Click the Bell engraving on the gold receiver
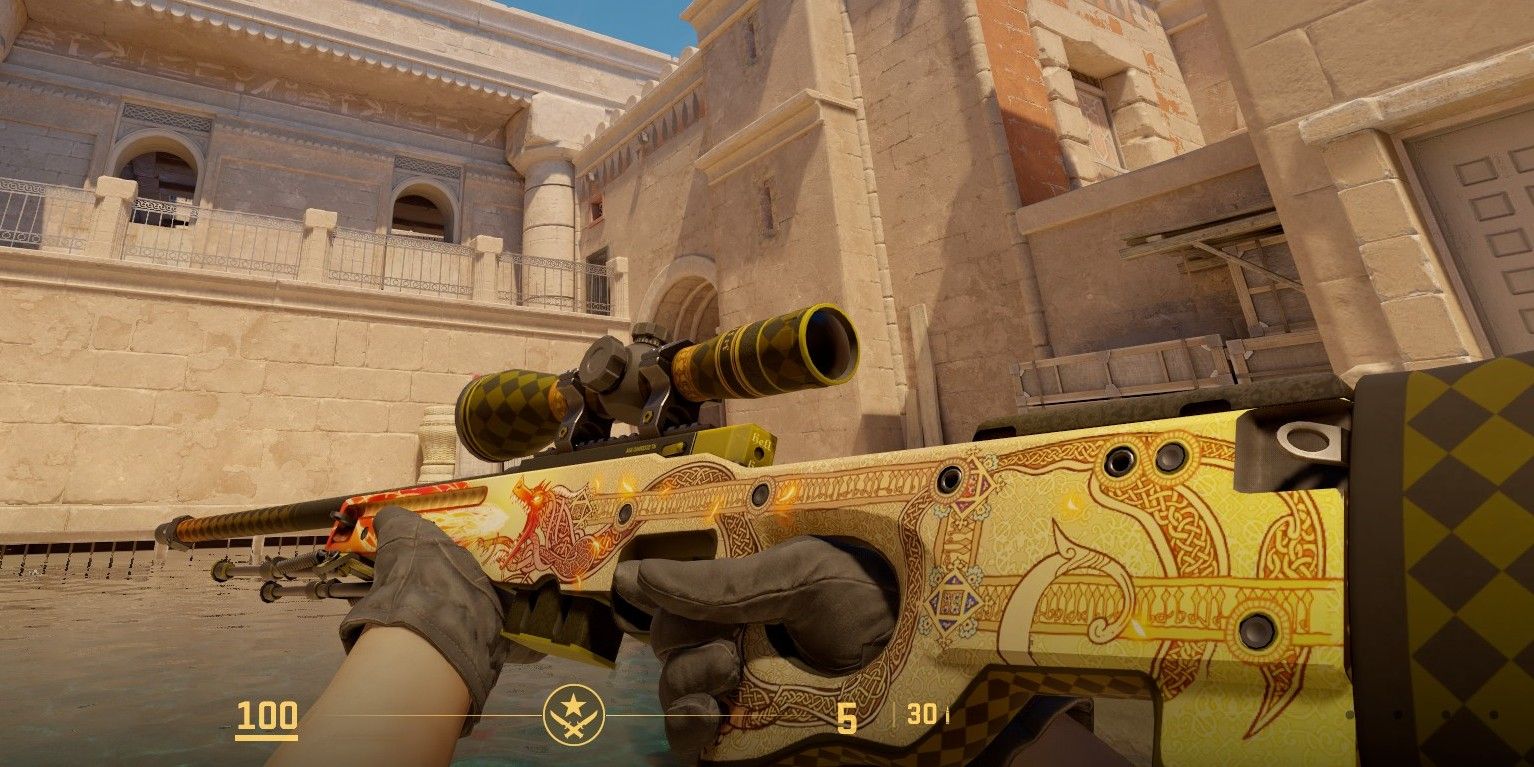The image size is (1534, 767). click(762, 440)
